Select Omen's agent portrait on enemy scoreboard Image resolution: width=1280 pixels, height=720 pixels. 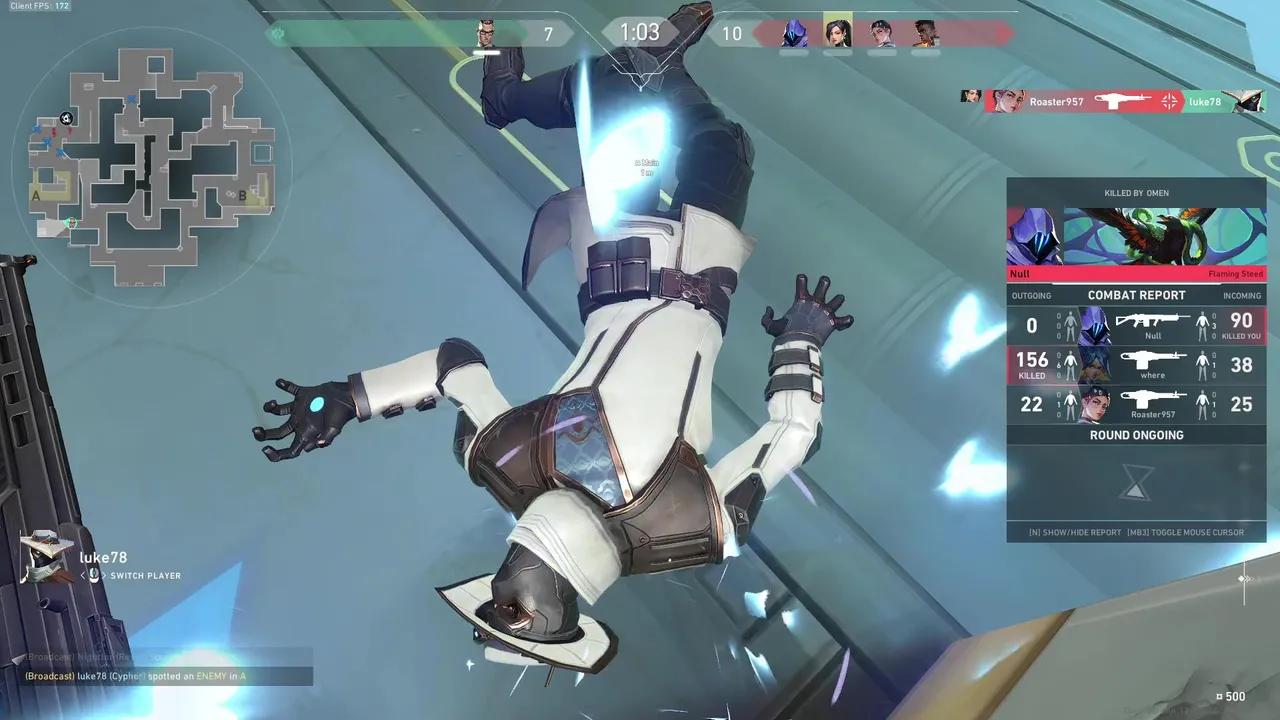[x=794, y=33]
